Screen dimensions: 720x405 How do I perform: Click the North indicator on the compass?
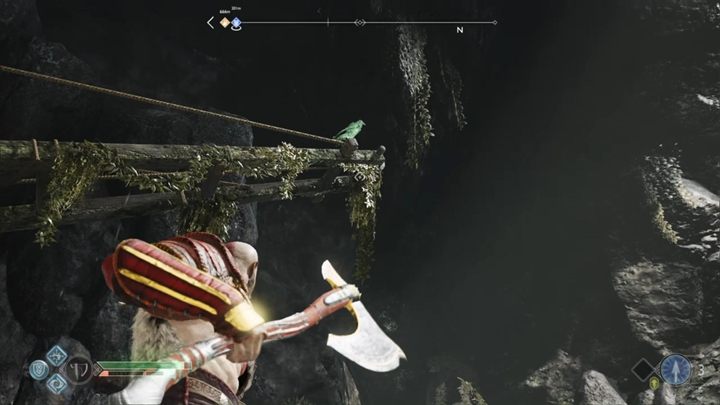(x=460, y=30)
